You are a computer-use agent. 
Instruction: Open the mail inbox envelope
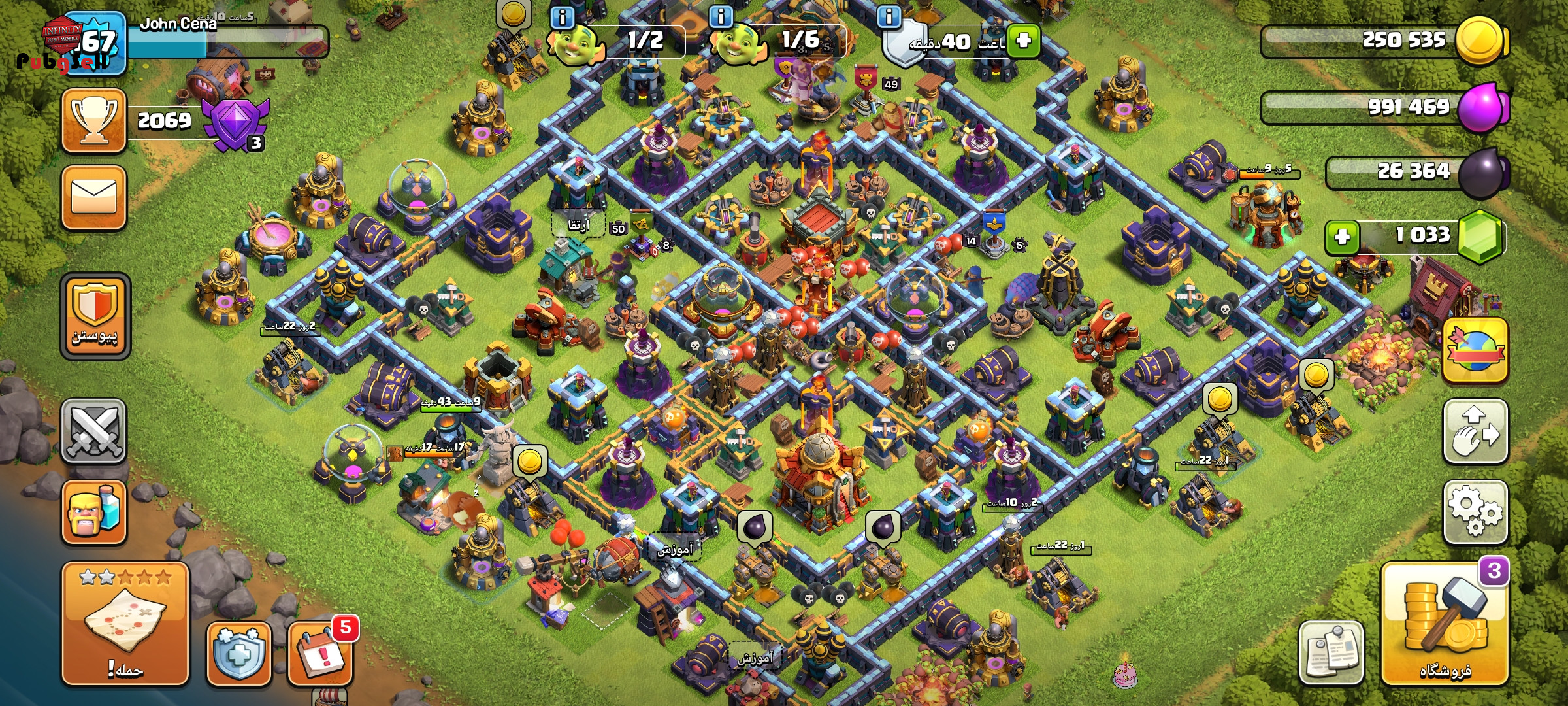pyautogui.click(x=93, y=198)
